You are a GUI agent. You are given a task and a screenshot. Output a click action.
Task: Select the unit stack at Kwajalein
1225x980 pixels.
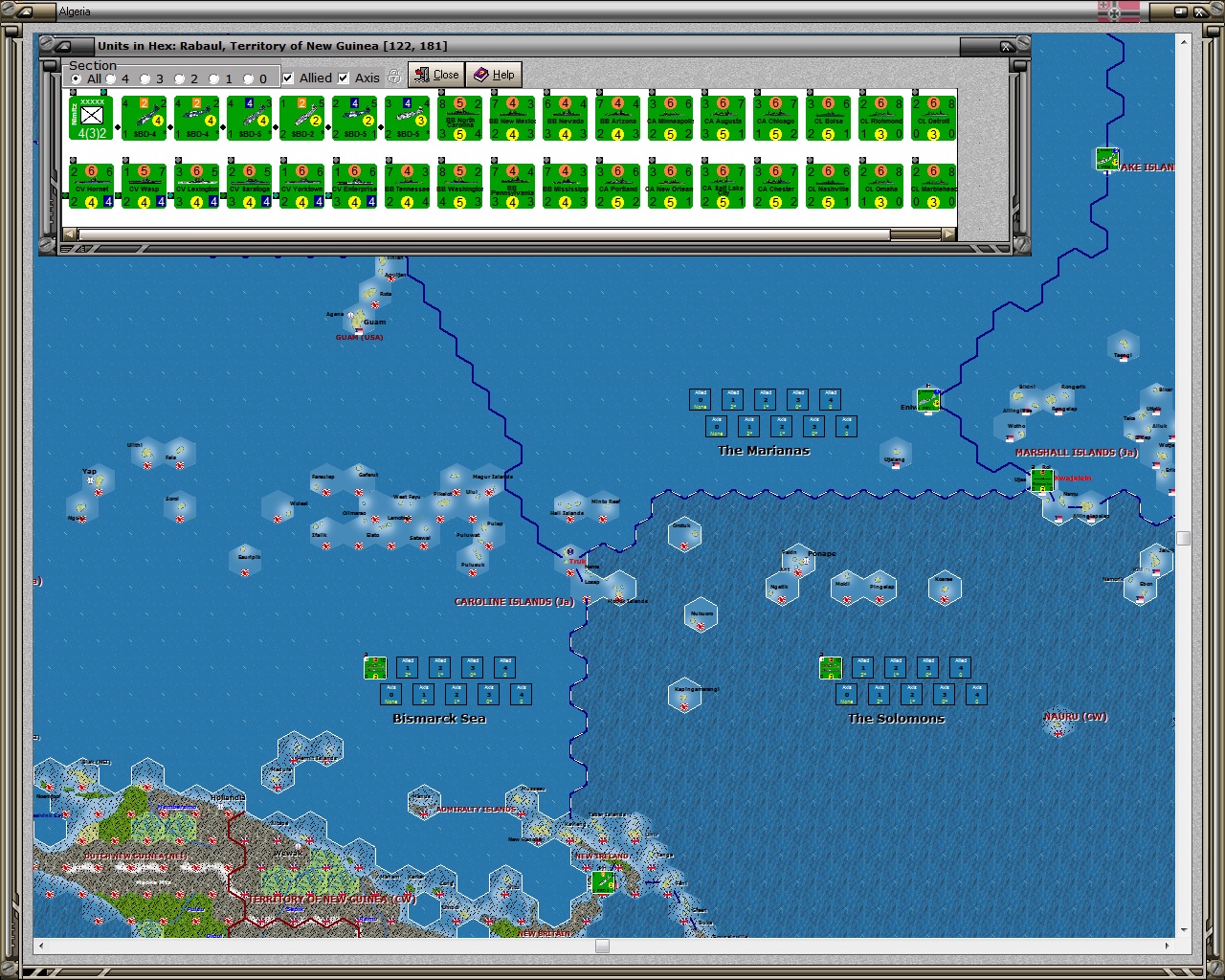point(1040,479)
